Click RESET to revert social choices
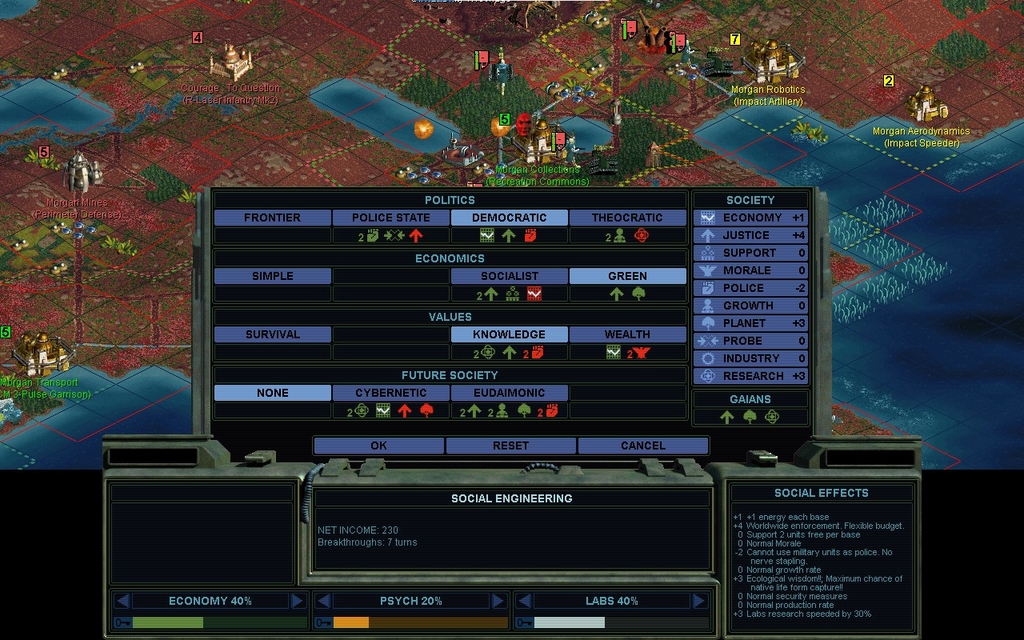The width and height of the screenshot is (1024, 640). (510, 446)
